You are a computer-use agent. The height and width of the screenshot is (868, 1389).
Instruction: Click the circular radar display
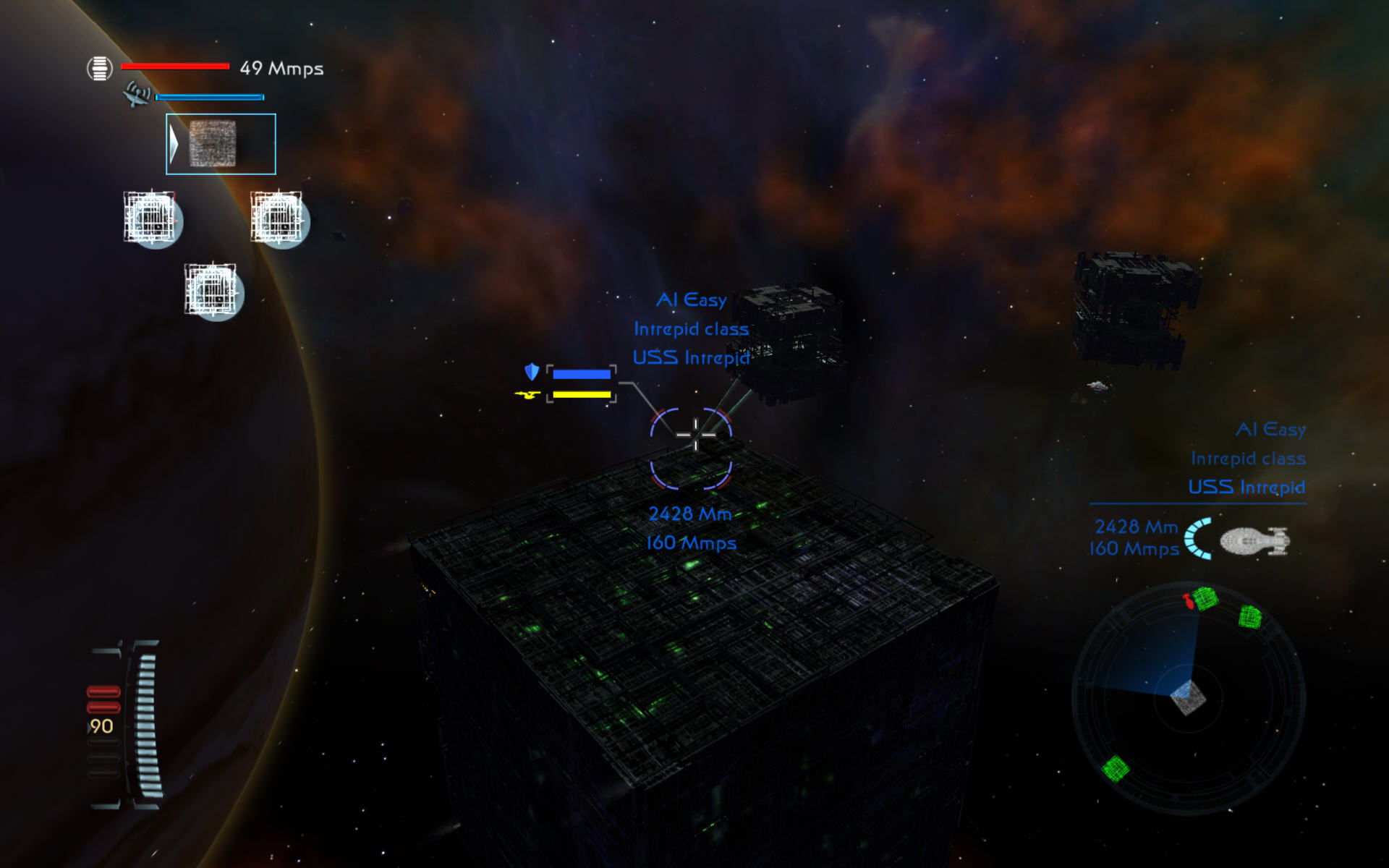(x=1188, y=698)
